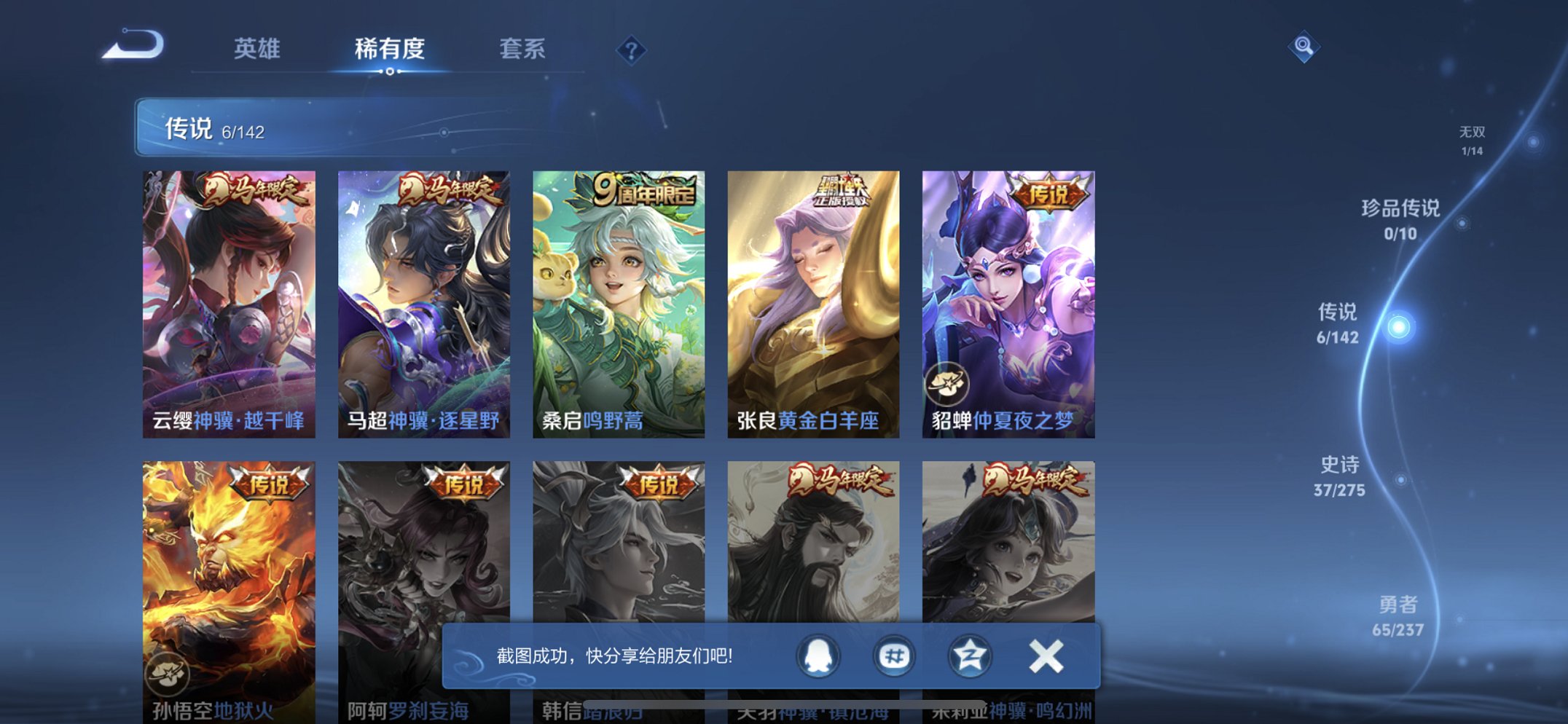Screen dimensions: 1568x724
Task: Open the help question-mark icon
Action: point(632,50)
